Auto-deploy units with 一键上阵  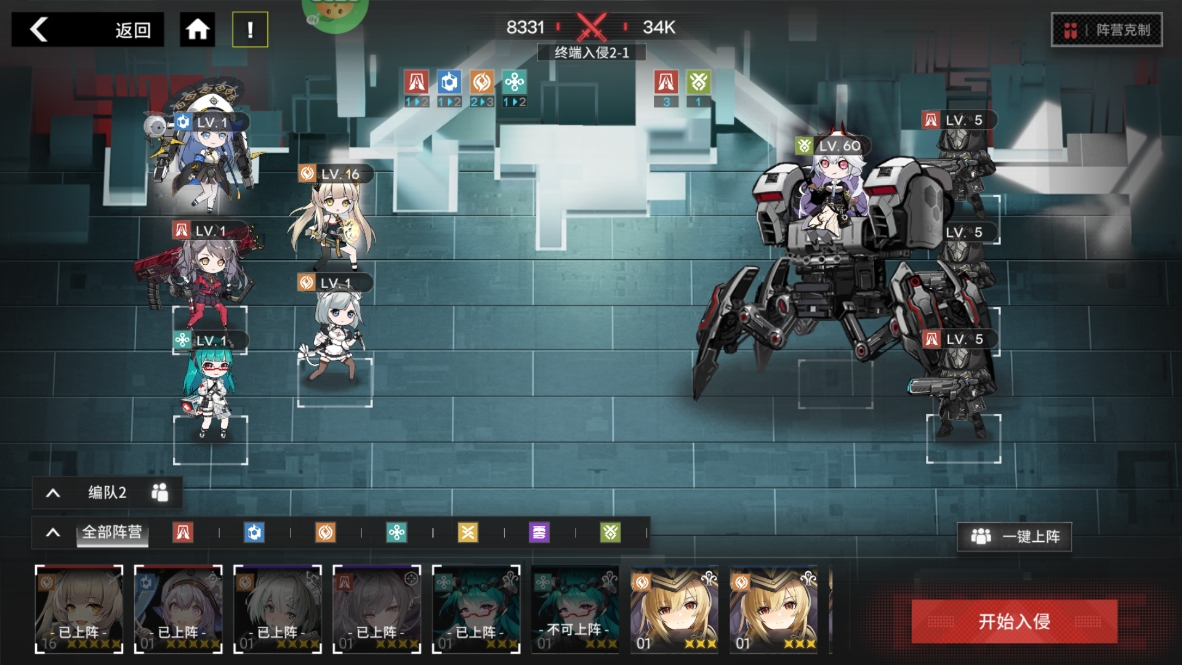point(1014,537)
